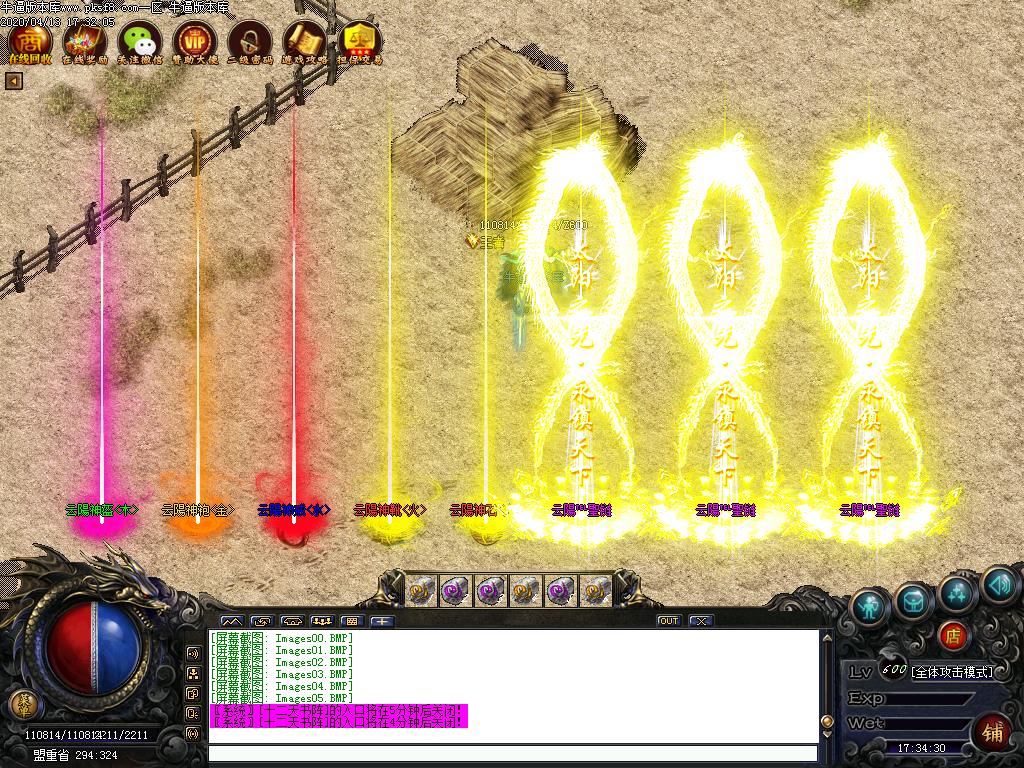Open the 在线回收 online recycle icon
The width and height of the screenshot is (1024, 768).
point(30,41)
